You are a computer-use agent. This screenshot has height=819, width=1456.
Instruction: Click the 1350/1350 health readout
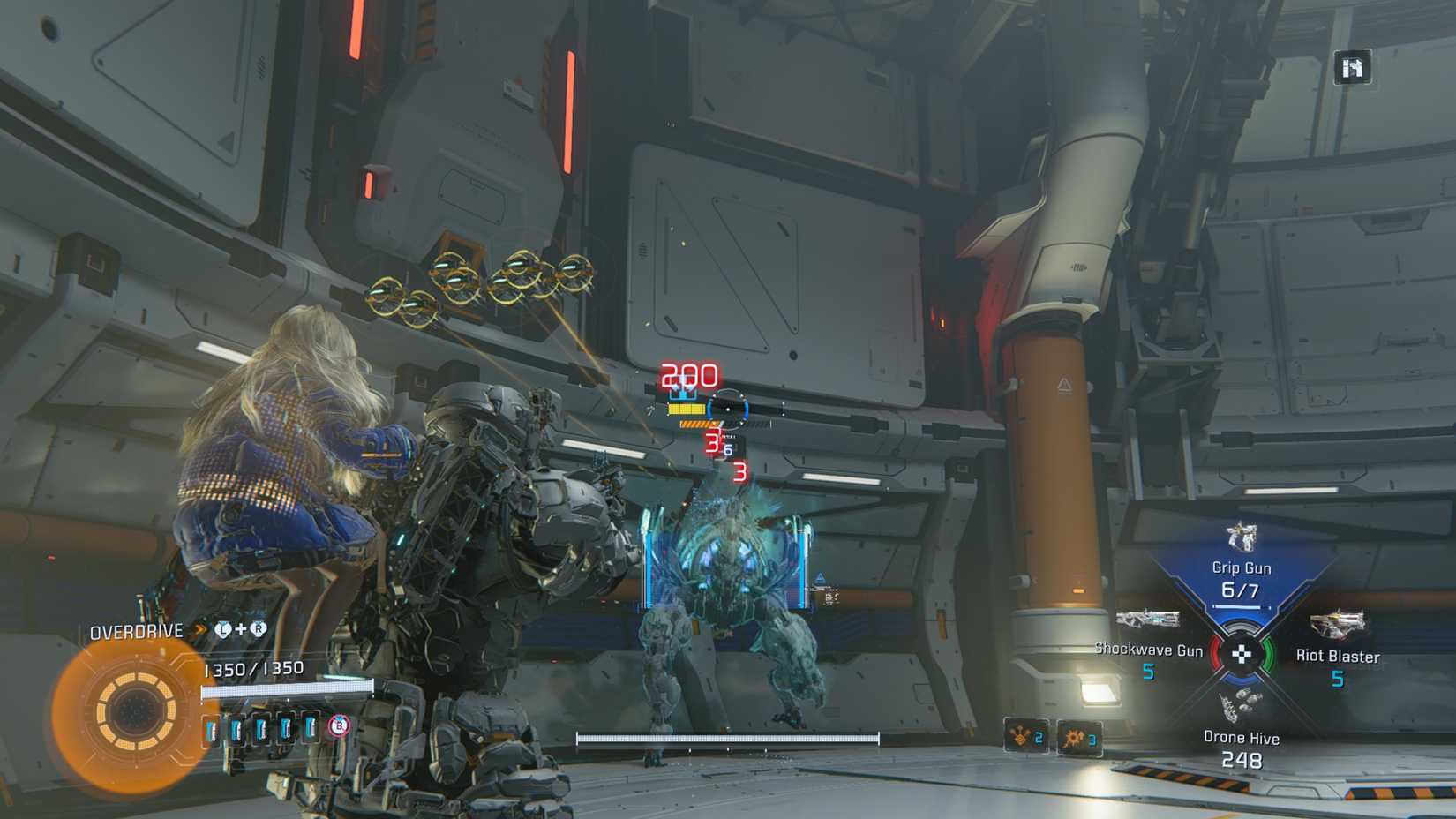pyautogui.click(x=254, y=668)
